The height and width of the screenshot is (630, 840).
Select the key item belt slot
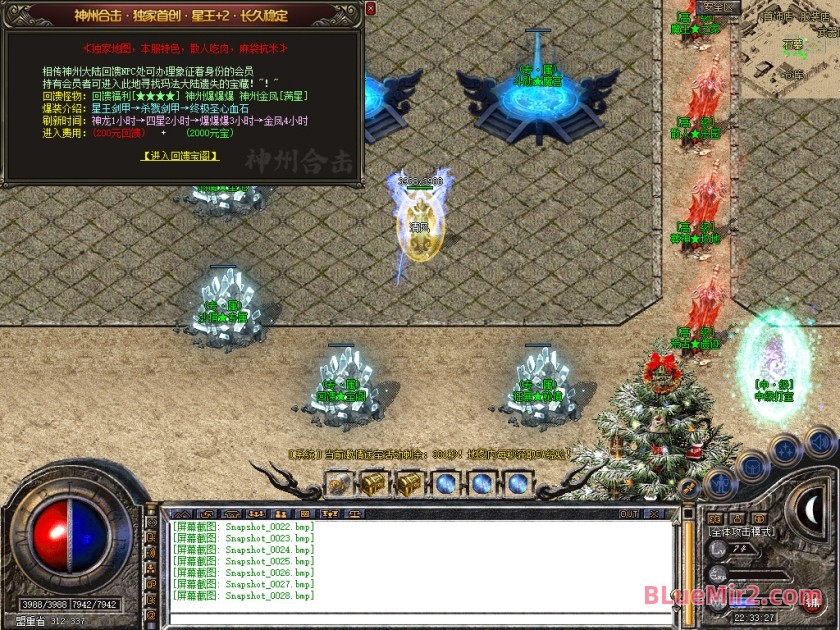[x=338, y=484]
